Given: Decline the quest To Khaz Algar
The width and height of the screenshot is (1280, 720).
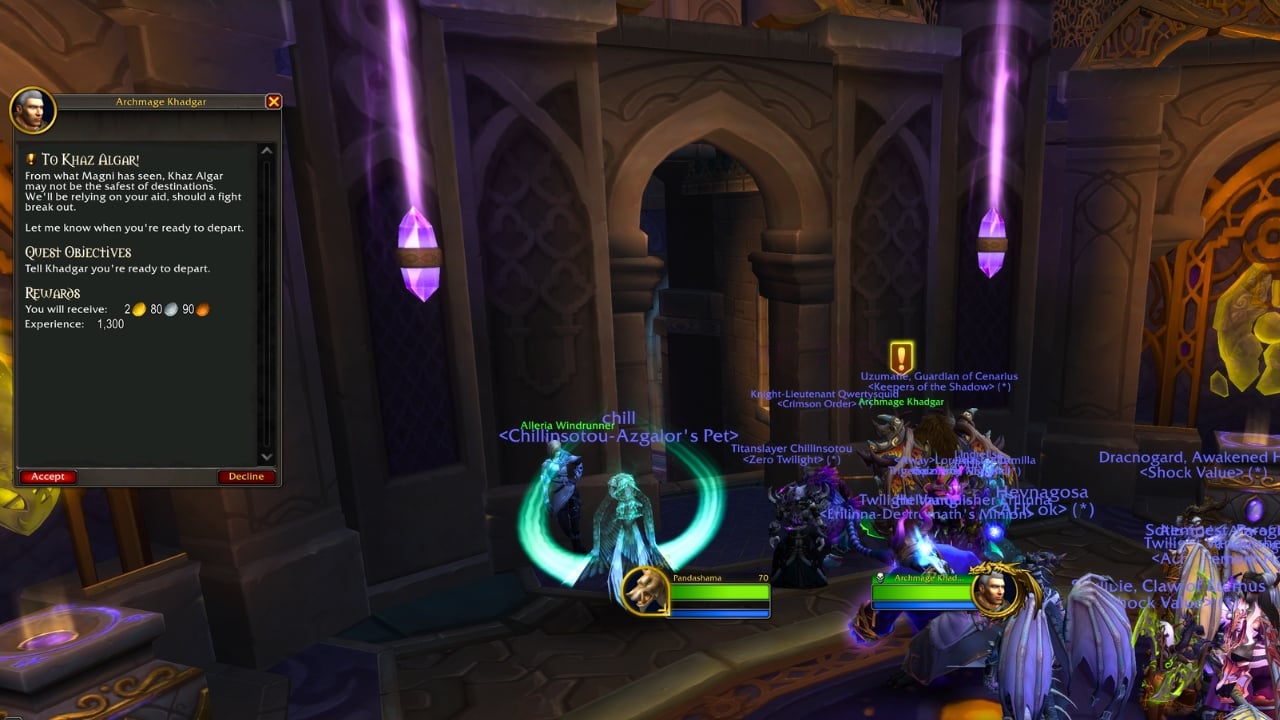Looking at the screenshot, I should 246,476.
